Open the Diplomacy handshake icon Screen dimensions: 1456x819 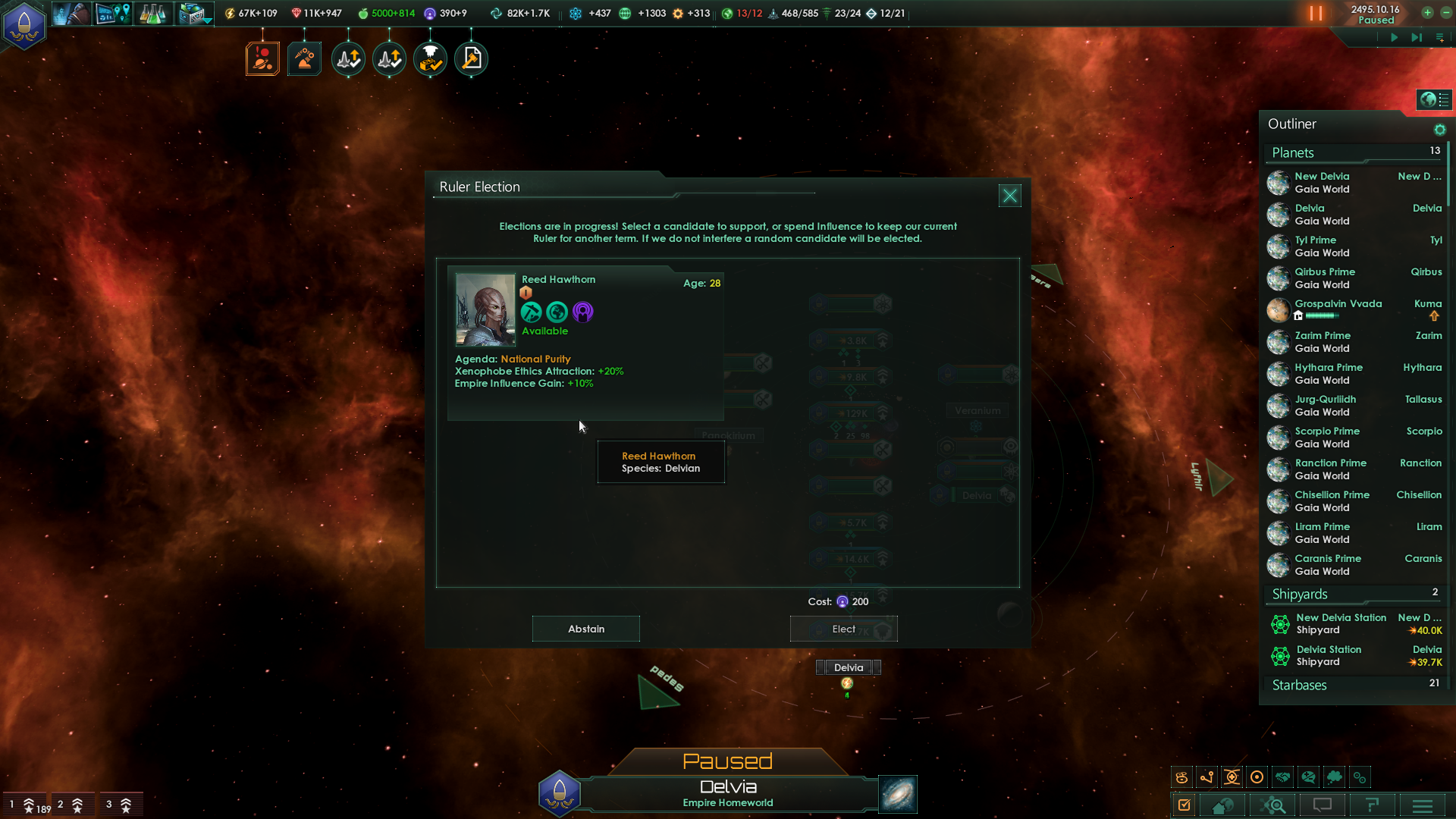pyautogui.click(x=1284, y=777)
